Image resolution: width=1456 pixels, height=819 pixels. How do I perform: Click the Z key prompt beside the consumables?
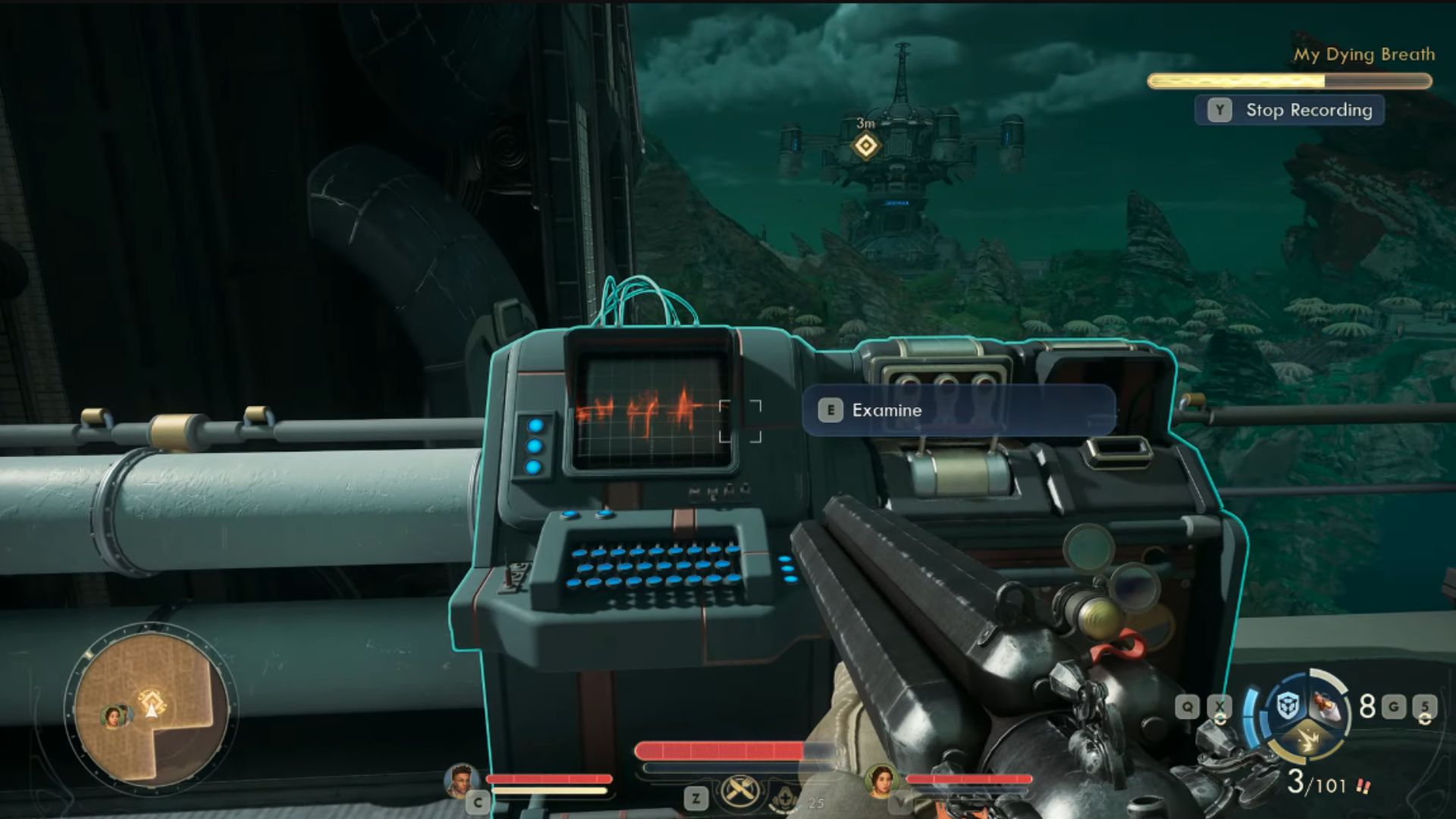696,799
